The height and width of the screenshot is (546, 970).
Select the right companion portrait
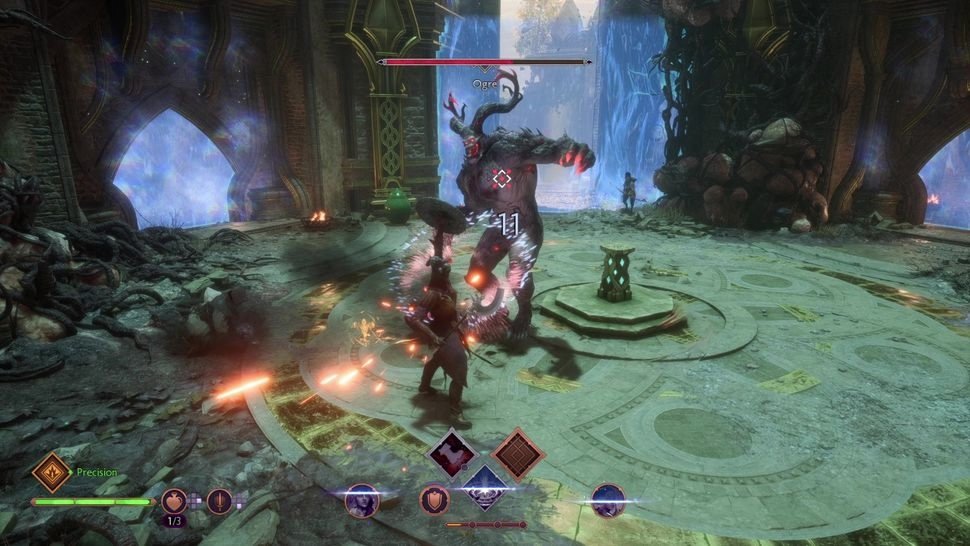[x=607, y=499]
